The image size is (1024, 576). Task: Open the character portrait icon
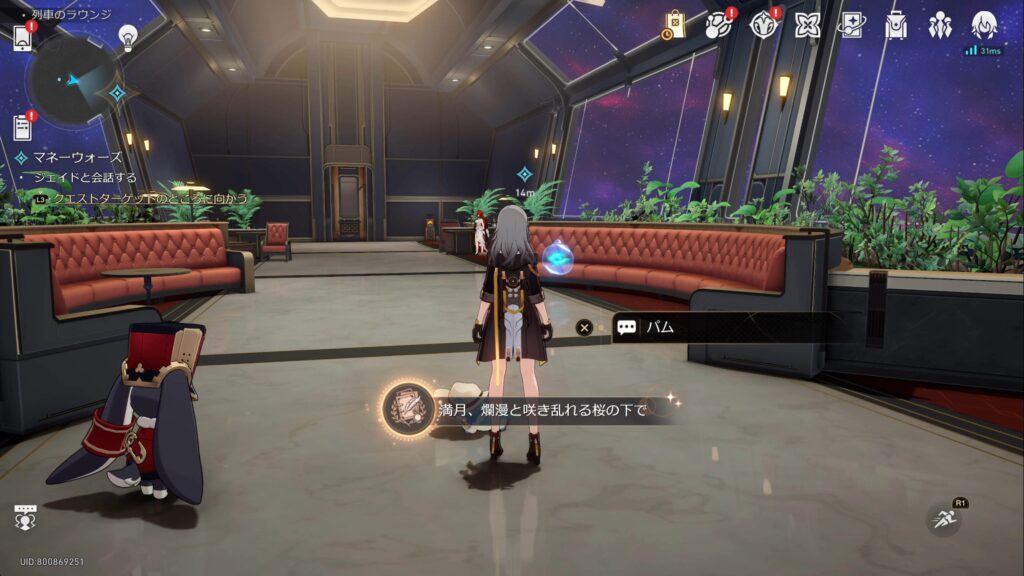985,26
